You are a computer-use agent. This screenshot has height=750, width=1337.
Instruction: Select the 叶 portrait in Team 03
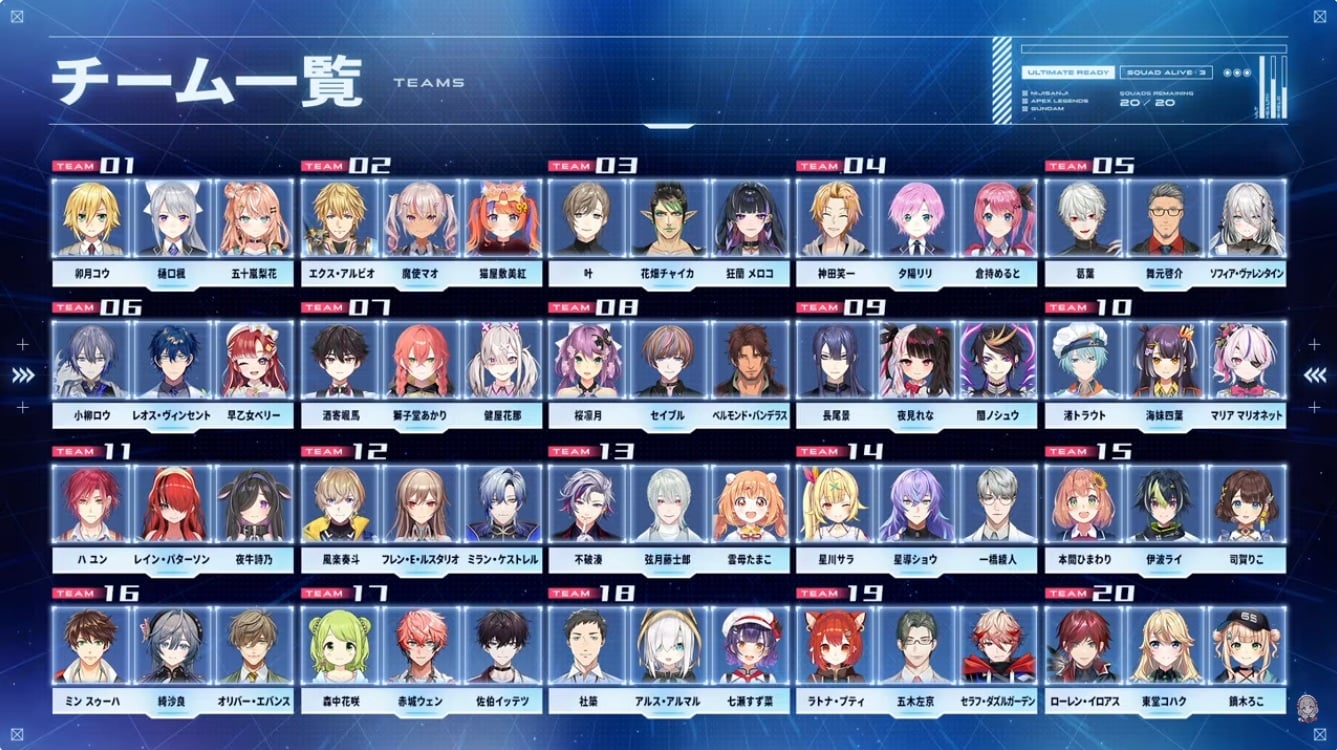[x=587, y=218]
